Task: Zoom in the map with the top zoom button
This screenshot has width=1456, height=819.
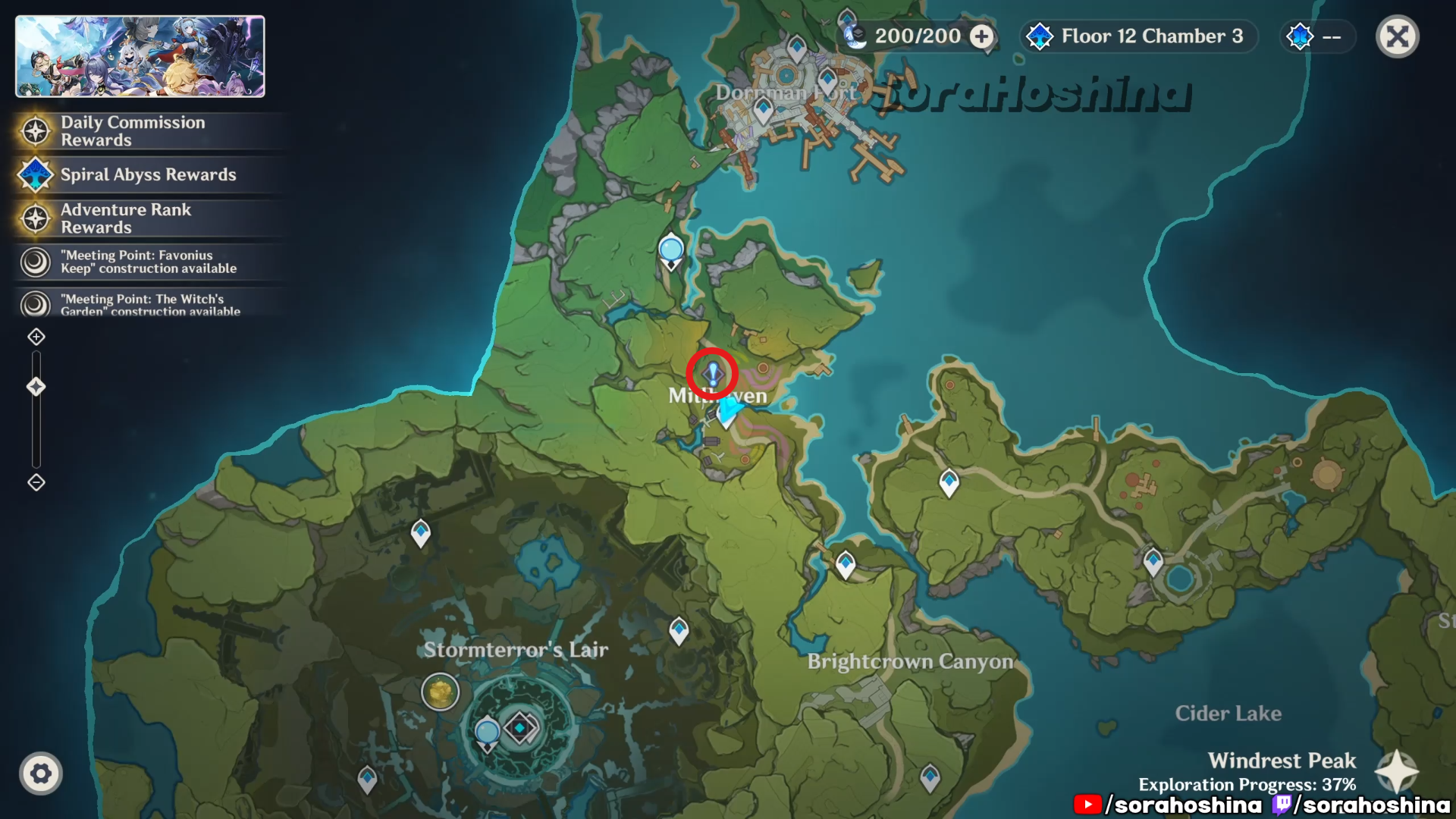Action: (36, 337)
